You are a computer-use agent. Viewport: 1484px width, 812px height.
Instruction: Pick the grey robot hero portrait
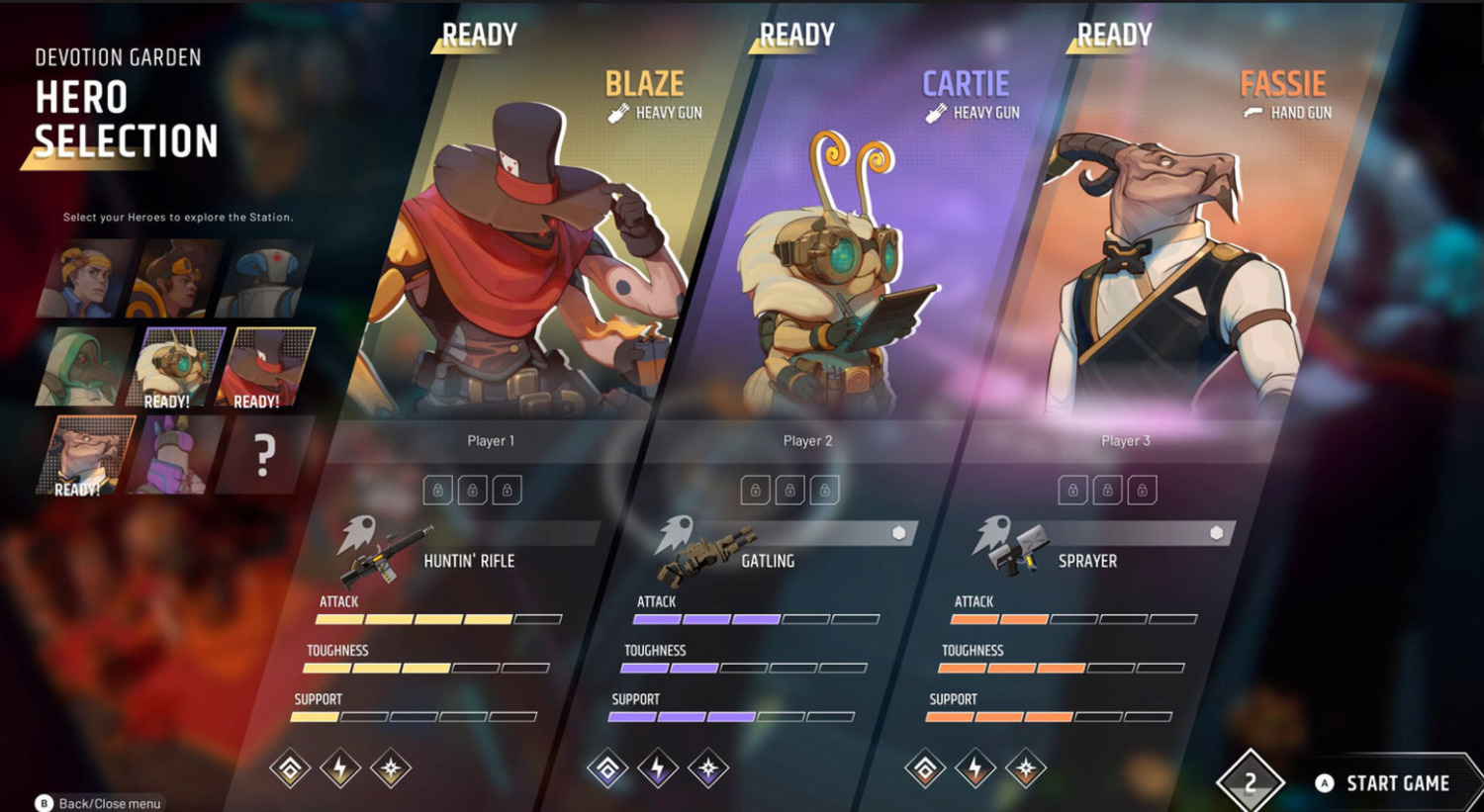(265, 279)
